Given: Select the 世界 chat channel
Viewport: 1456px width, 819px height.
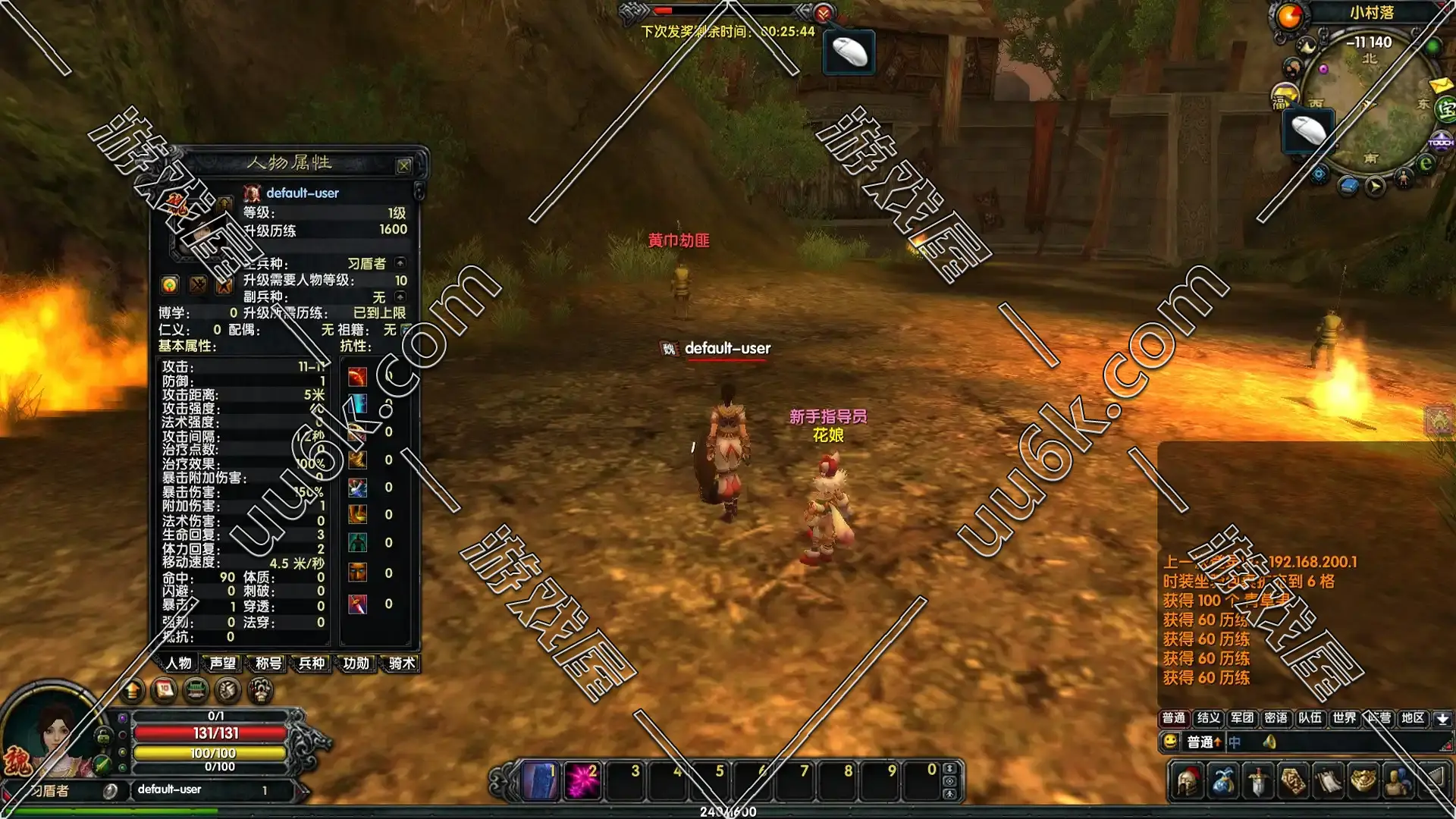Looking at the screenshot, I should tap(1344, 718).
